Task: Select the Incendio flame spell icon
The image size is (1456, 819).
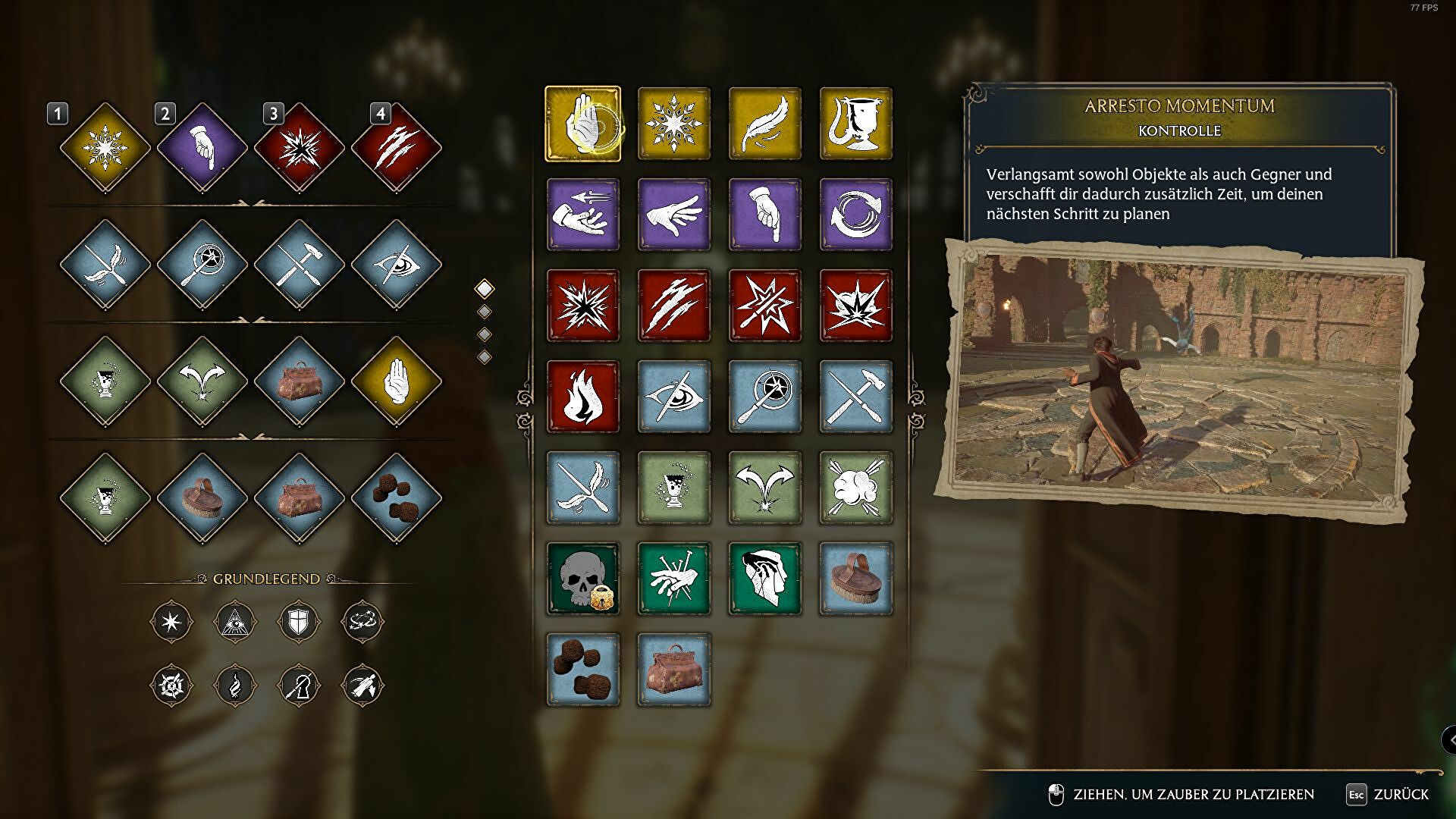Action: pyautogui.click(x=582, y=396)
